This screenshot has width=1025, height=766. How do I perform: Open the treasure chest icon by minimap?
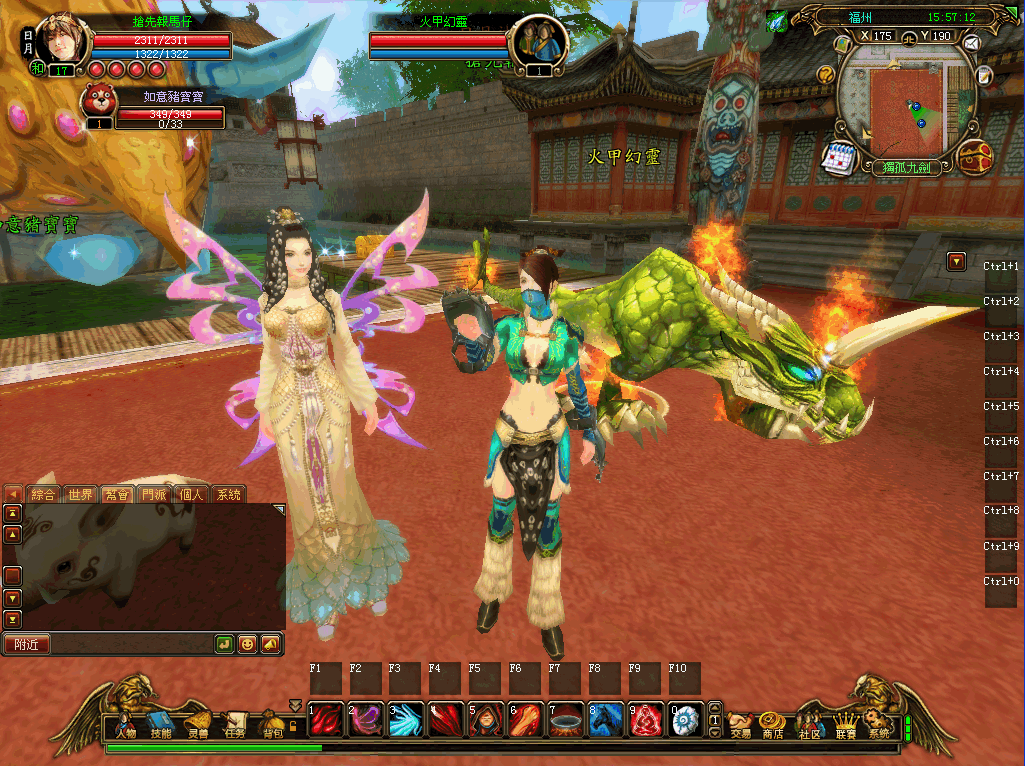click(x=974, y=157)
